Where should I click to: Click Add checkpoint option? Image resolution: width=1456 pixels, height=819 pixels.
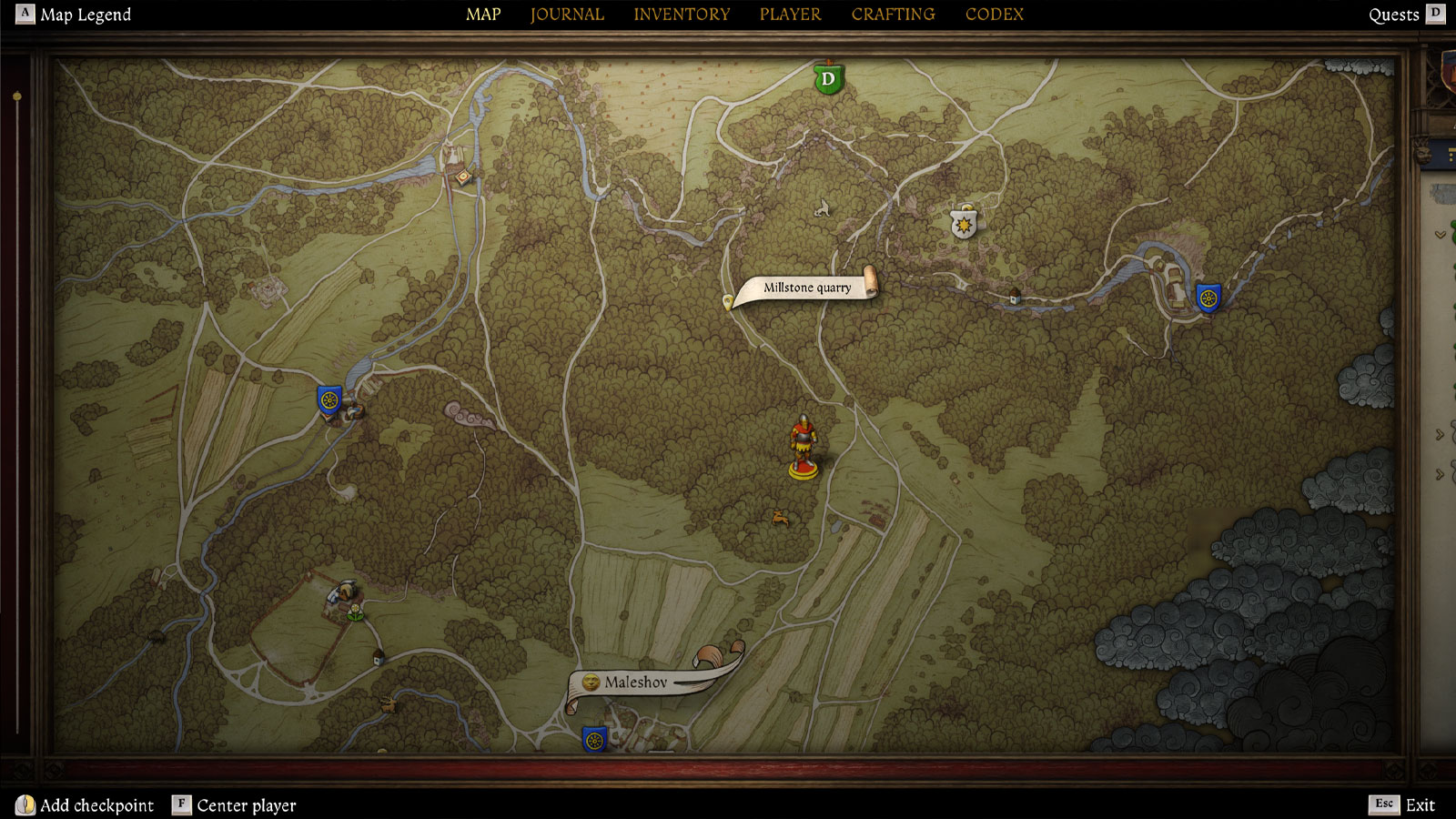86,805
